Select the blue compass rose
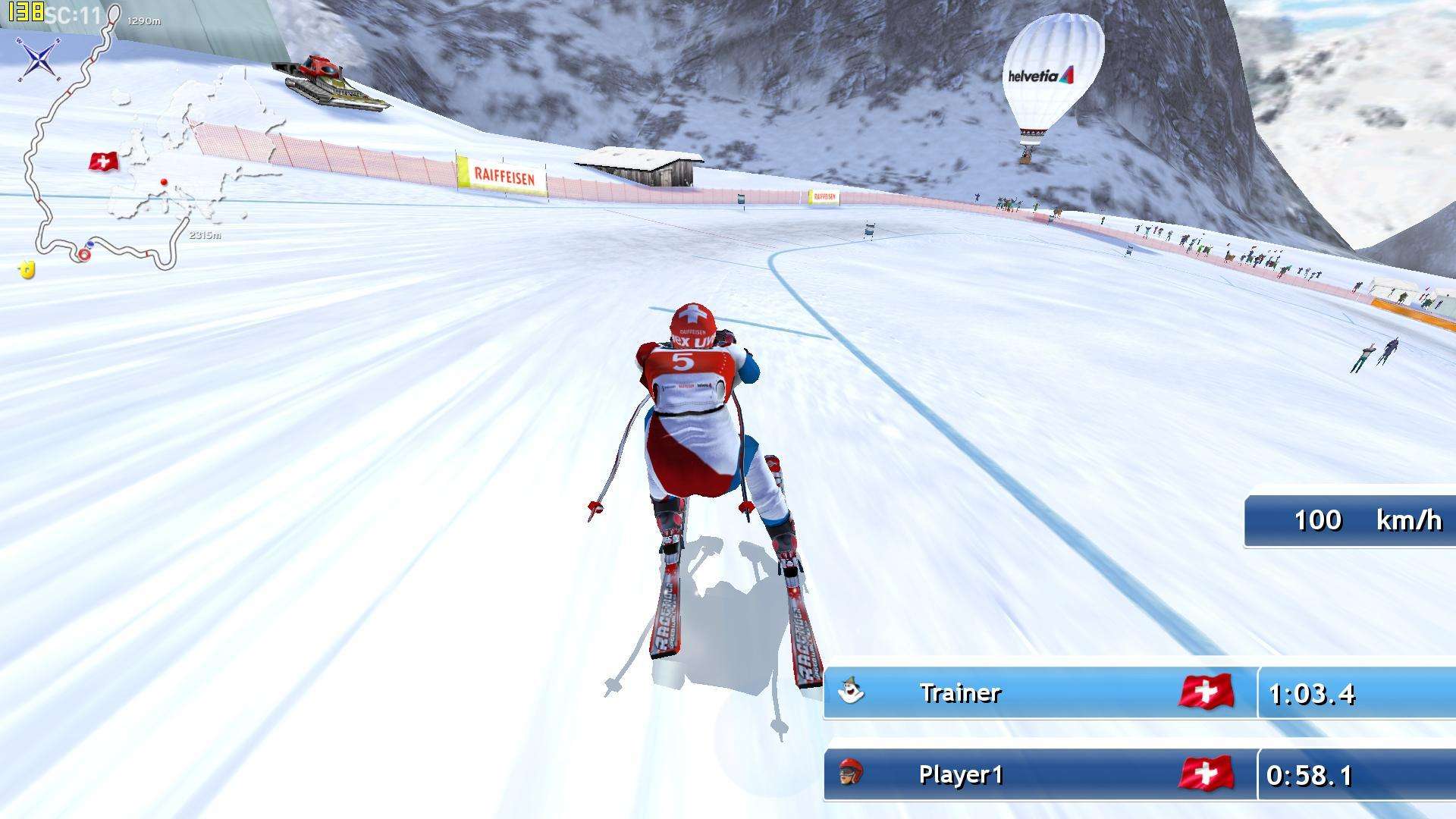This screenshot has width=1456, height=819. [38, 58]
